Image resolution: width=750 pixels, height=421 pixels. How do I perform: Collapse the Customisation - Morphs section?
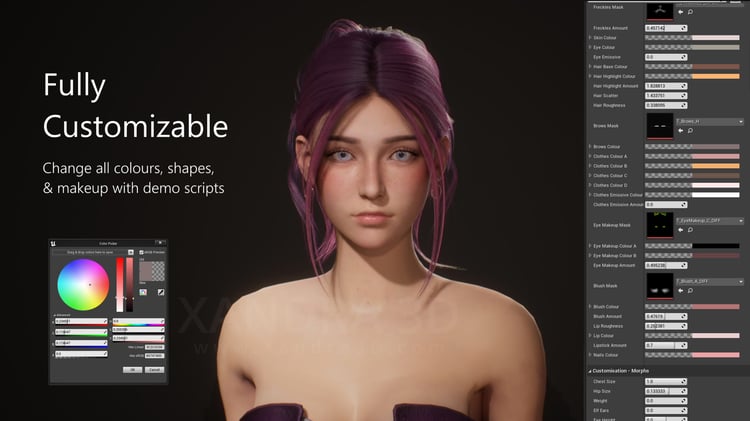(590, 371)
